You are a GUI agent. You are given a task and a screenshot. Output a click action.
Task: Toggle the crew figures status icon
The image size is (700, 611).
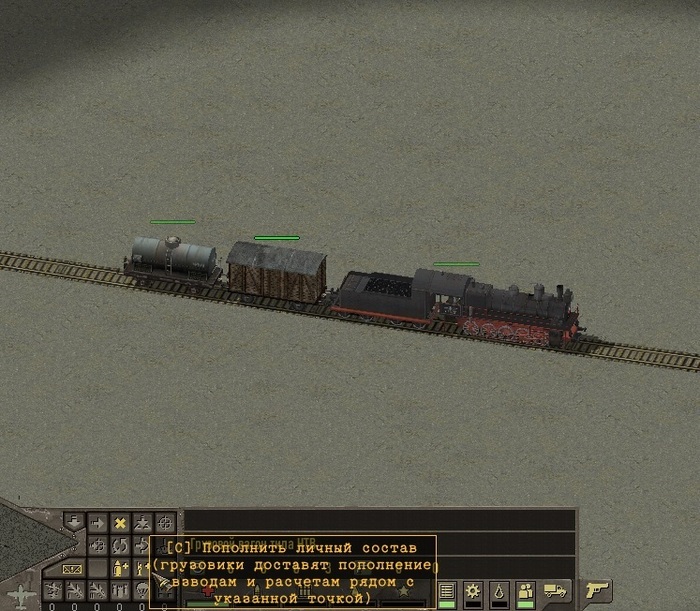click(x=525, y=590)
